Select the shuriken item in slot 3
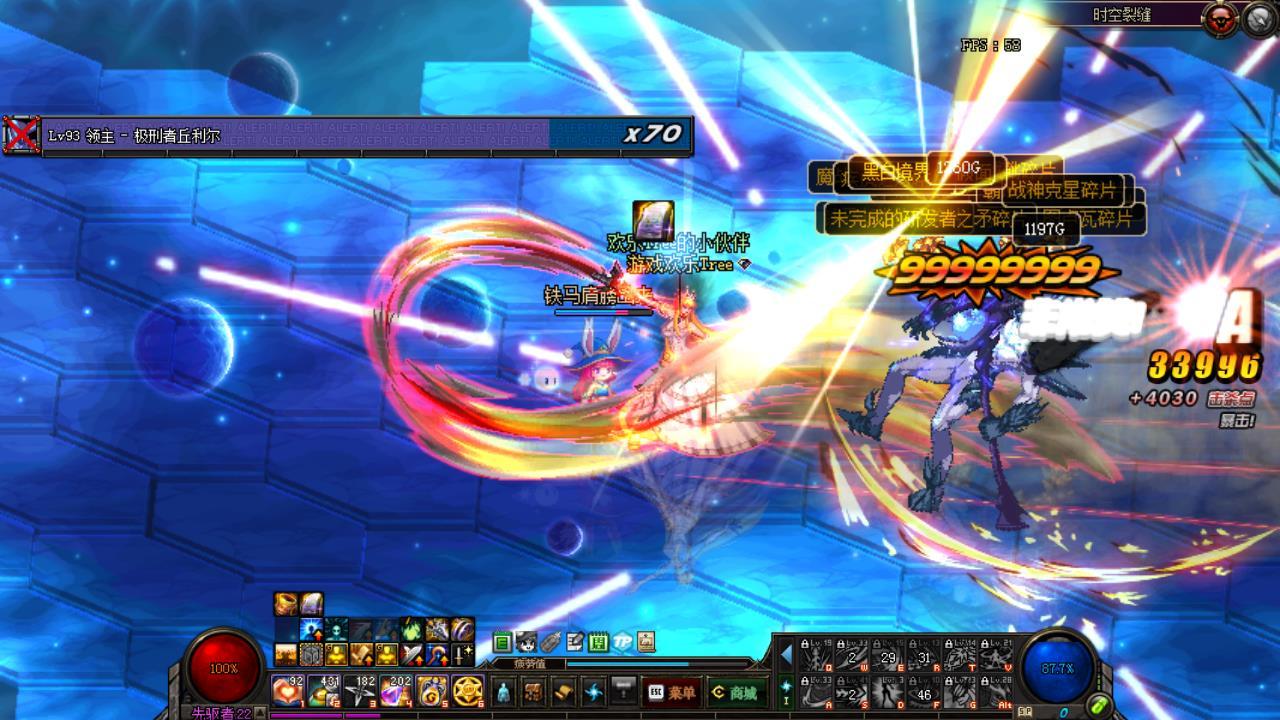 (x=359, y=690)
